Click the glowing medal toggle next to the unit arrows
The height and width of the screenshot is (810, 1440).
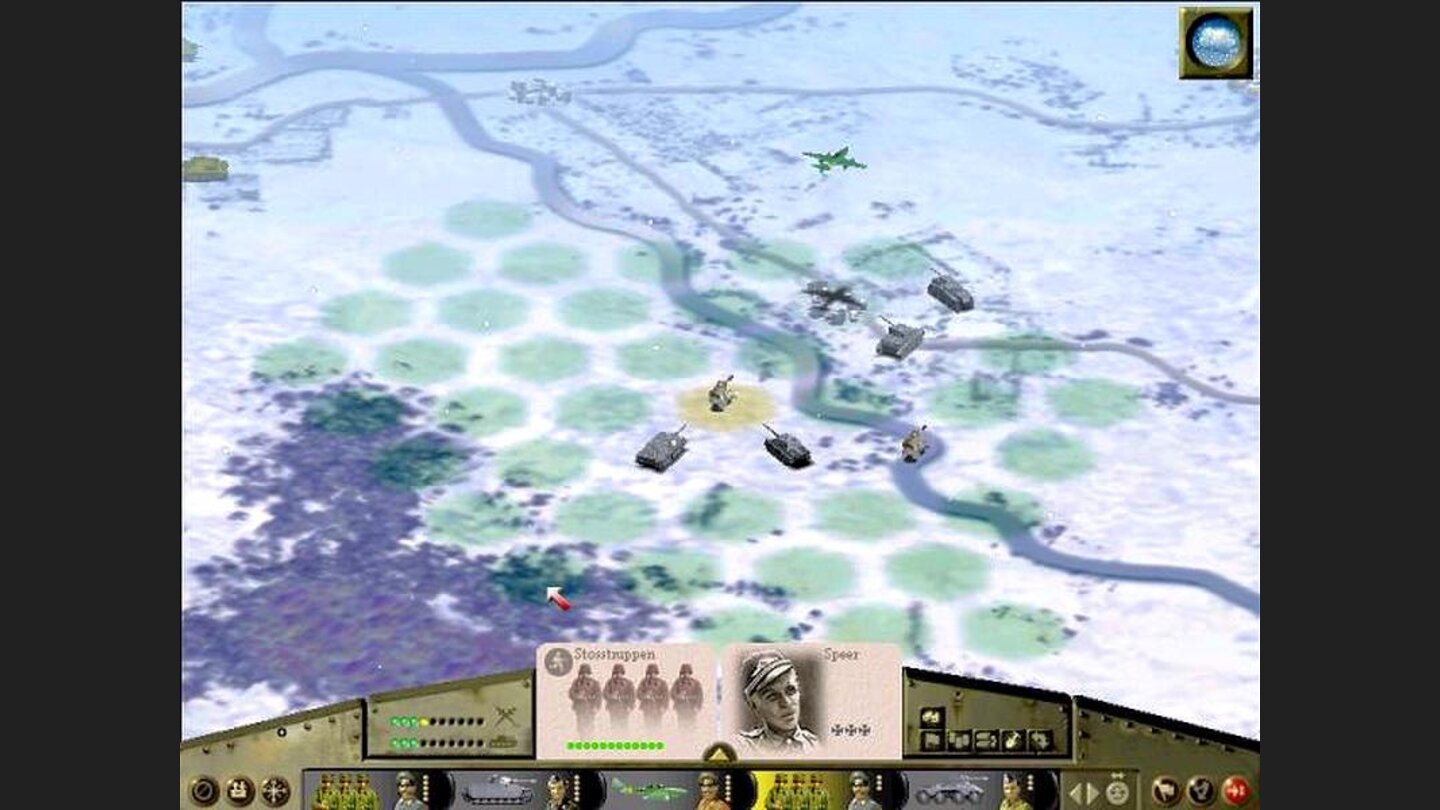(1117, 792)
